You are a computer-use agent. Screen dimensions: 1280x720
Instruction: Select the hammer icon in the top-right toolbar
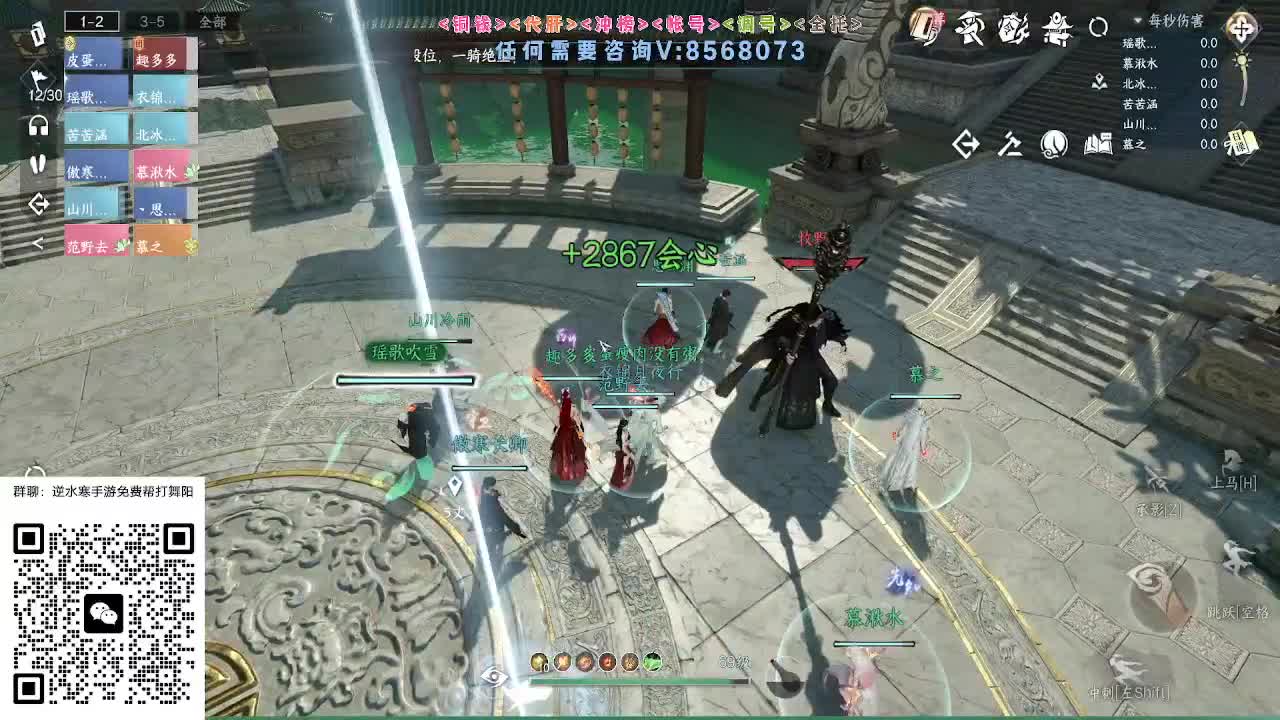[x=1010, y=143]
